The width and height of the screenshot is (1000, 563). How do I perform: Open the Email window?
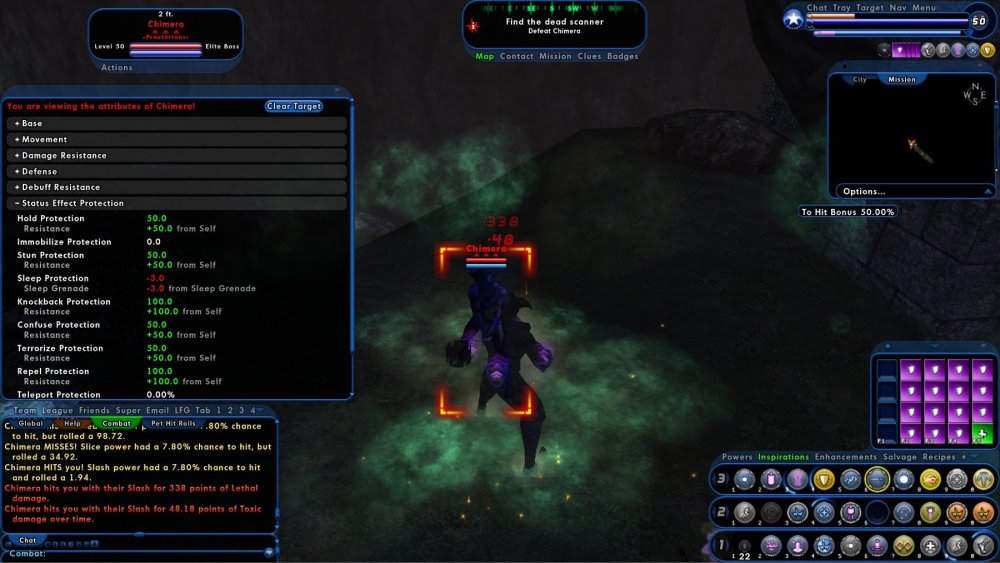click(157, 410)
